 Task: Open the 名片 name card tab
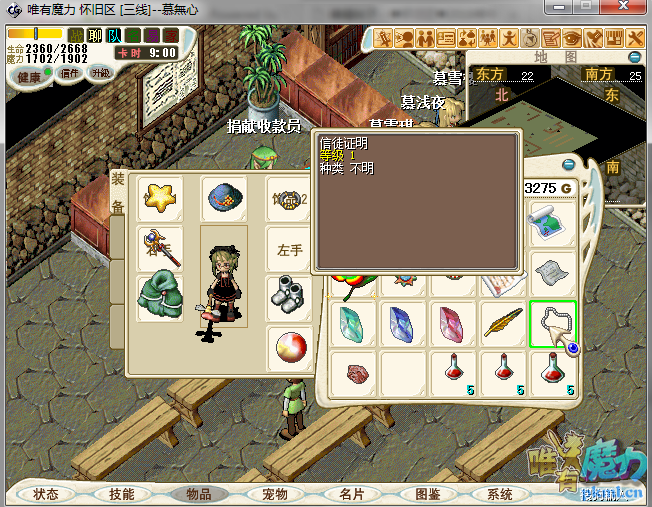(351, 494)
